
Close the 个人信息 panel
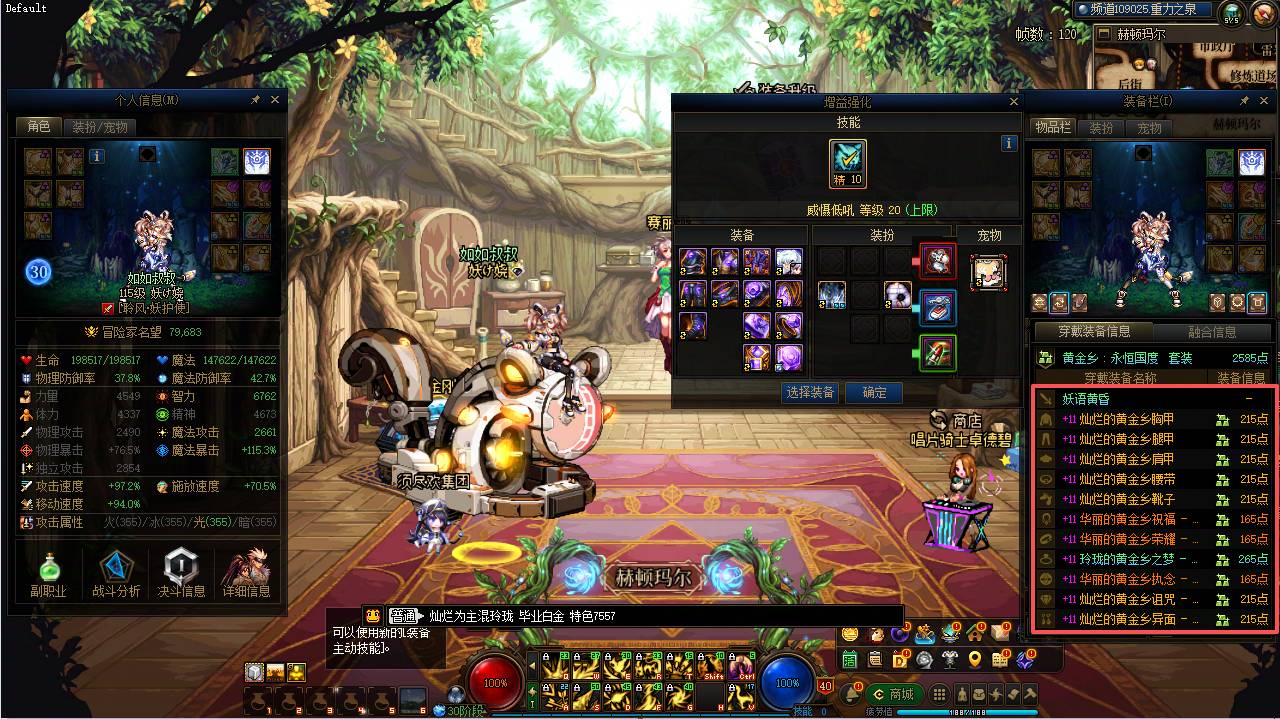pyautogui.click(x=275, y=100)
